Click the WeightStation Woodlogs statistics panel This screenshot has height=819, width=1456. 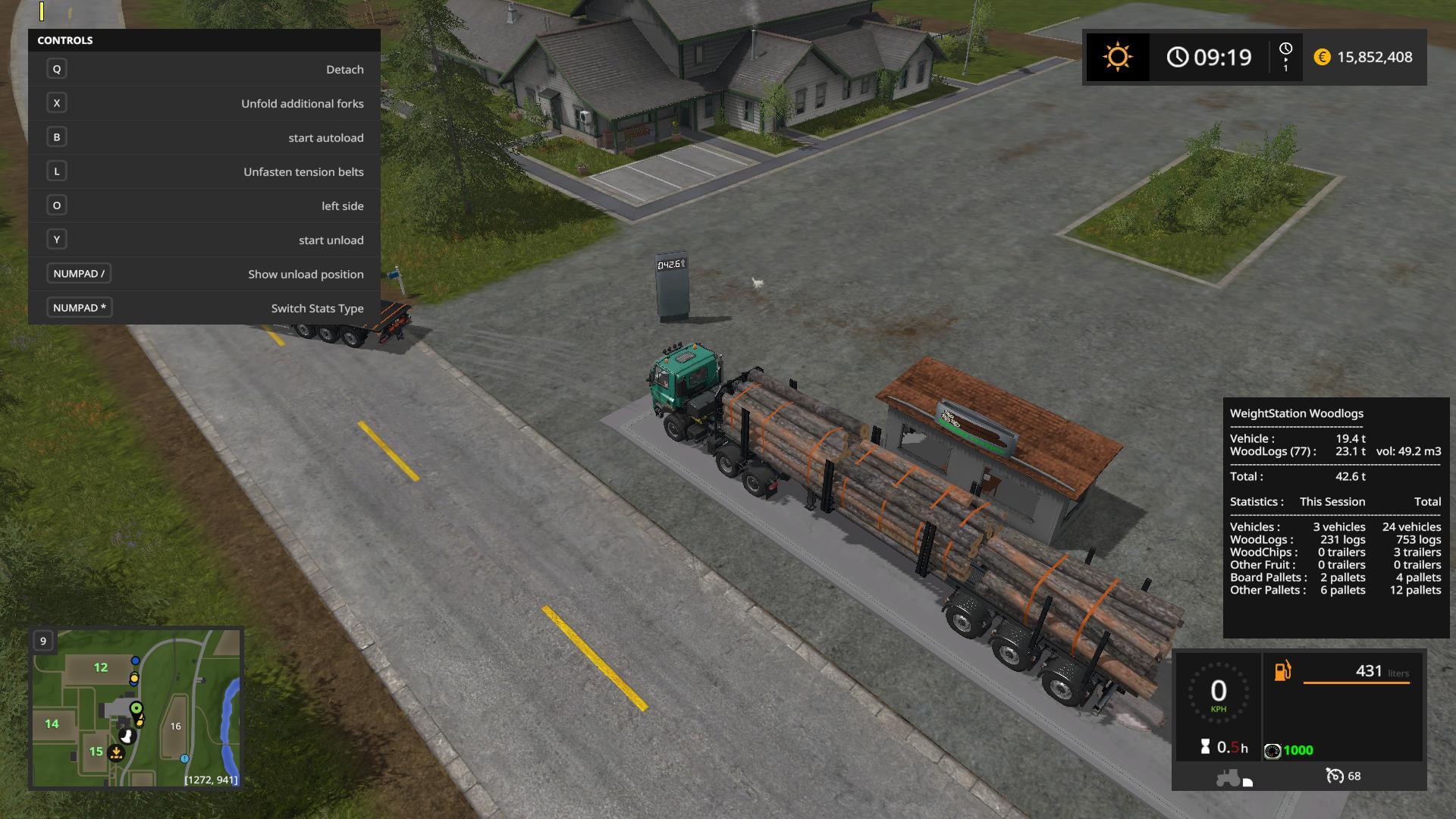tap(1335, 517)
